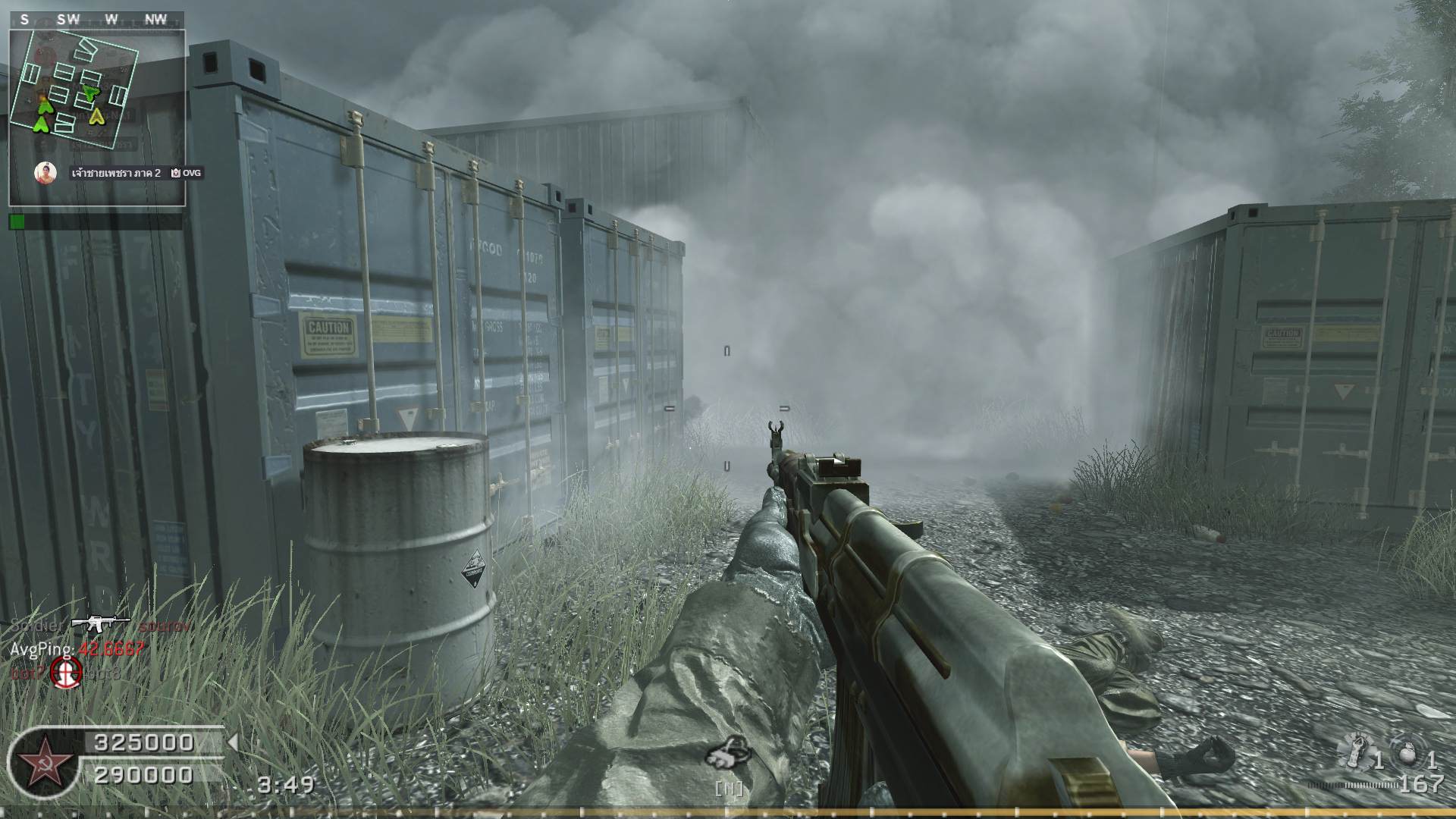Select the night vision goggles icon
Viewport: 1456px width, 819px height.
tap(726, 753)
